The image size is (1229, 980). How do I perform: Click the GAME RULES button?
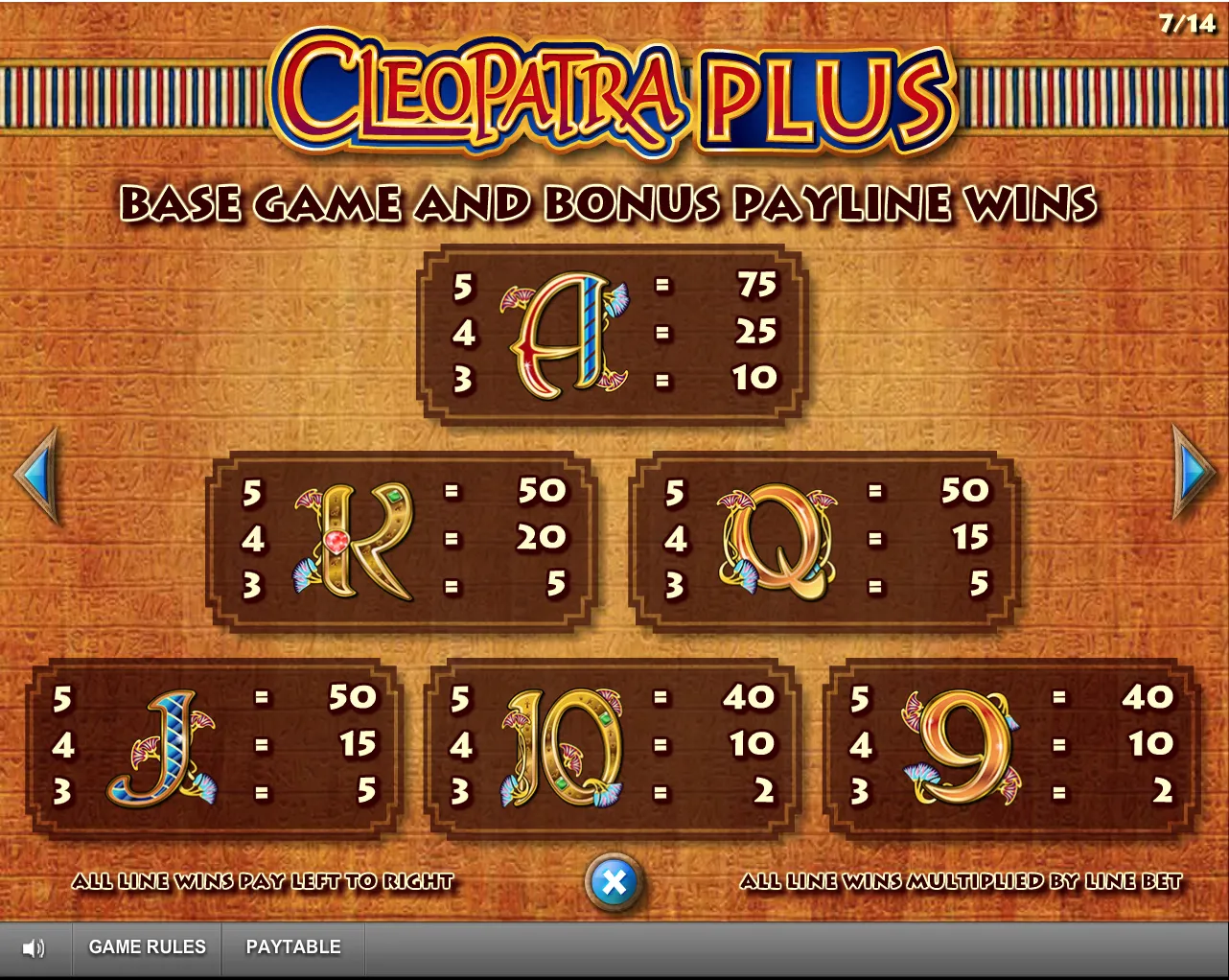click(x=148, y=947)
